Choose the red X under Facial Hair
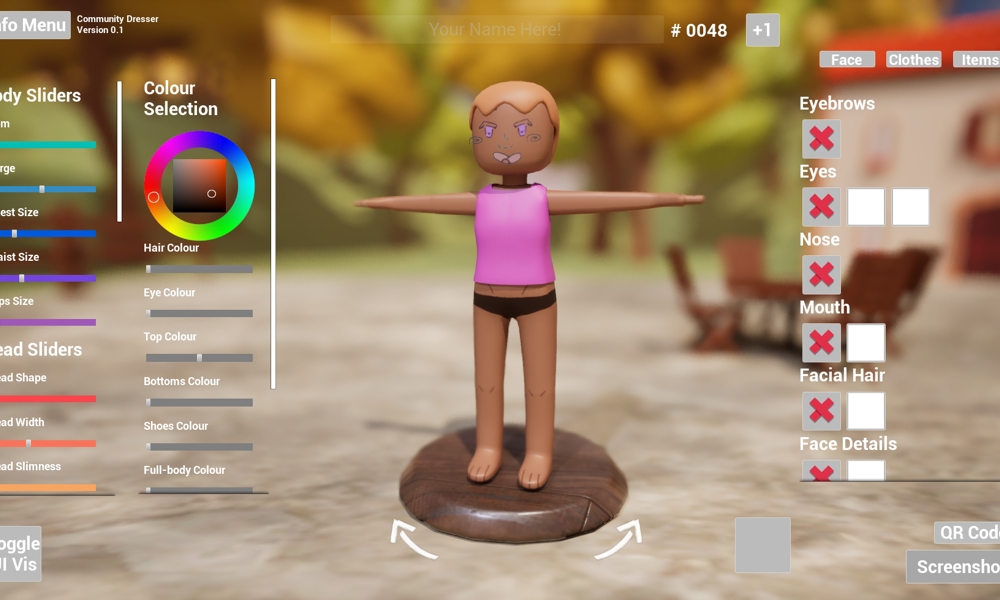This screenshot has width=1000, height=600. [x=821, y=411]
